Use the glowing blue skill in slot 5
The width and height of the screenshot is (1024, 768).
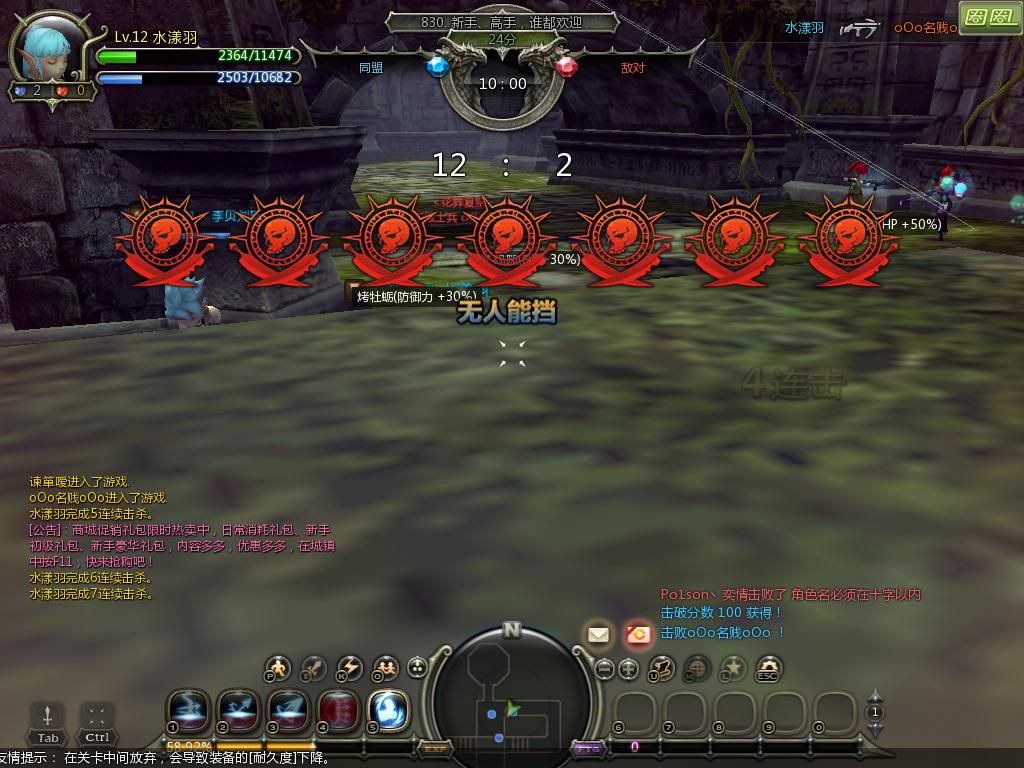click(x=388, y=710)
